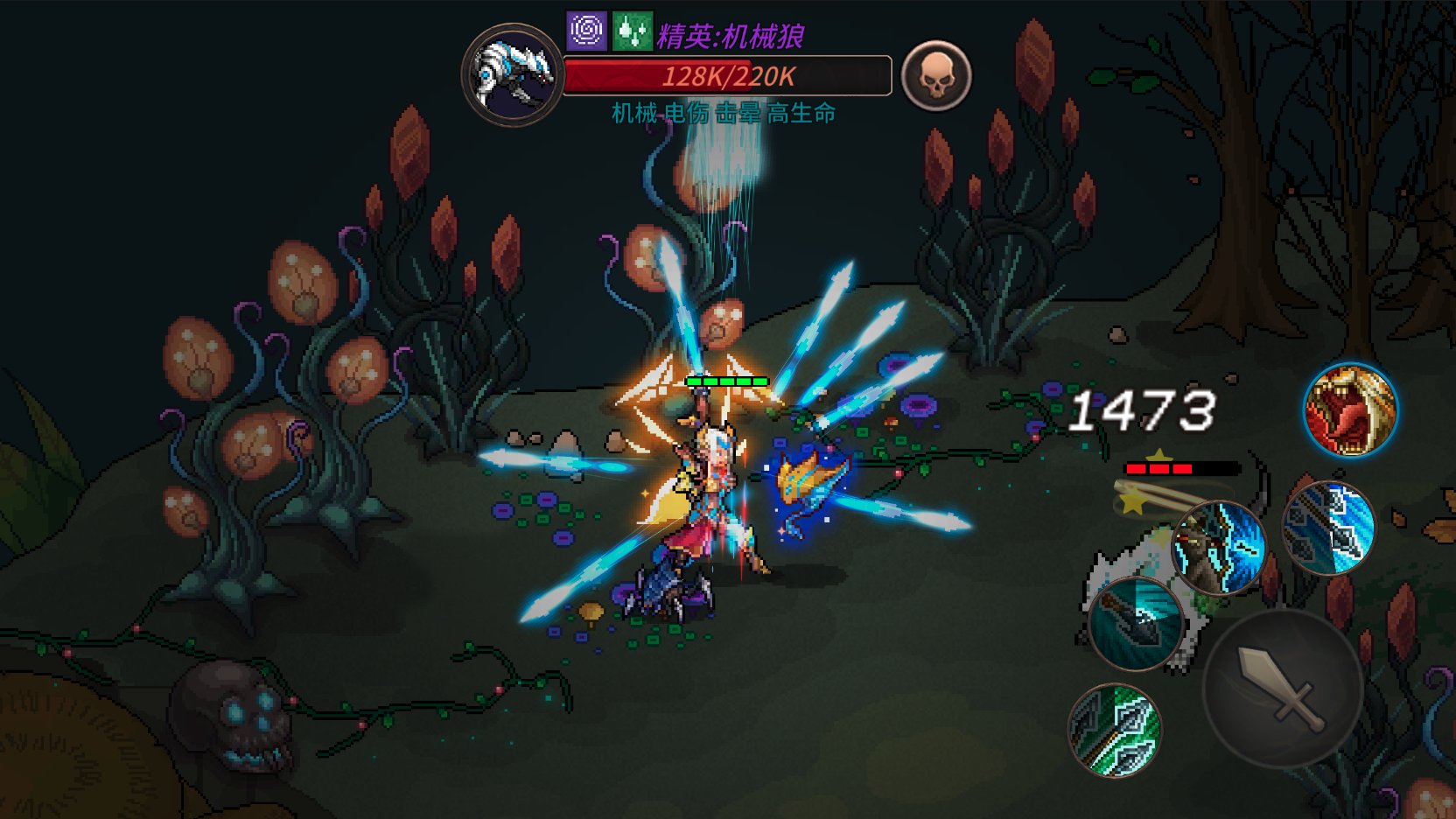The height and width of the screenshot is (819, 1456).
Task: Use the blue lightning archer skill
Action: click(x=1219, y=548)
